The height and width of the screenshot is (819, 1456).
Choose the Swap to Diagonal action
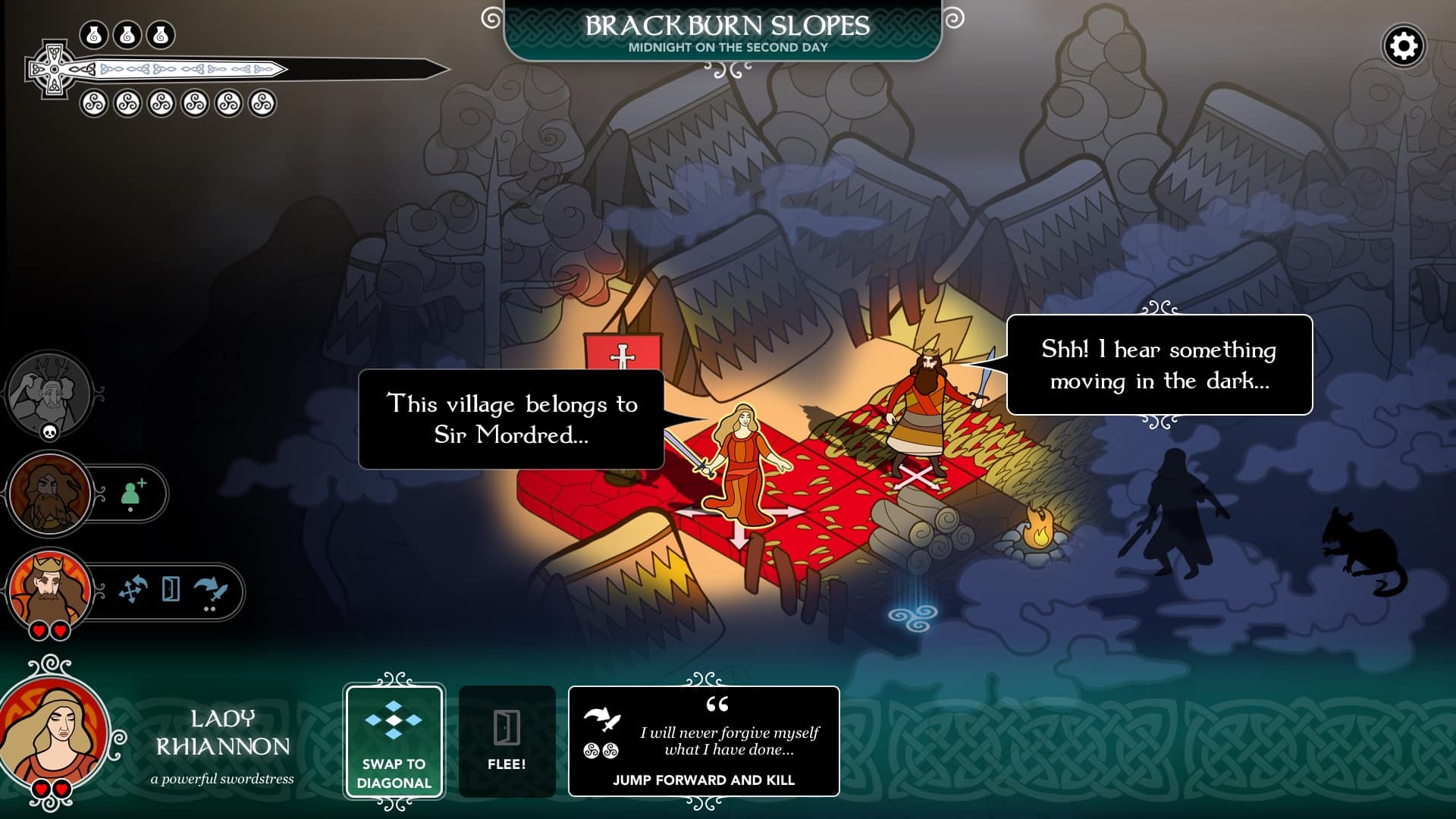pos(394,742)
